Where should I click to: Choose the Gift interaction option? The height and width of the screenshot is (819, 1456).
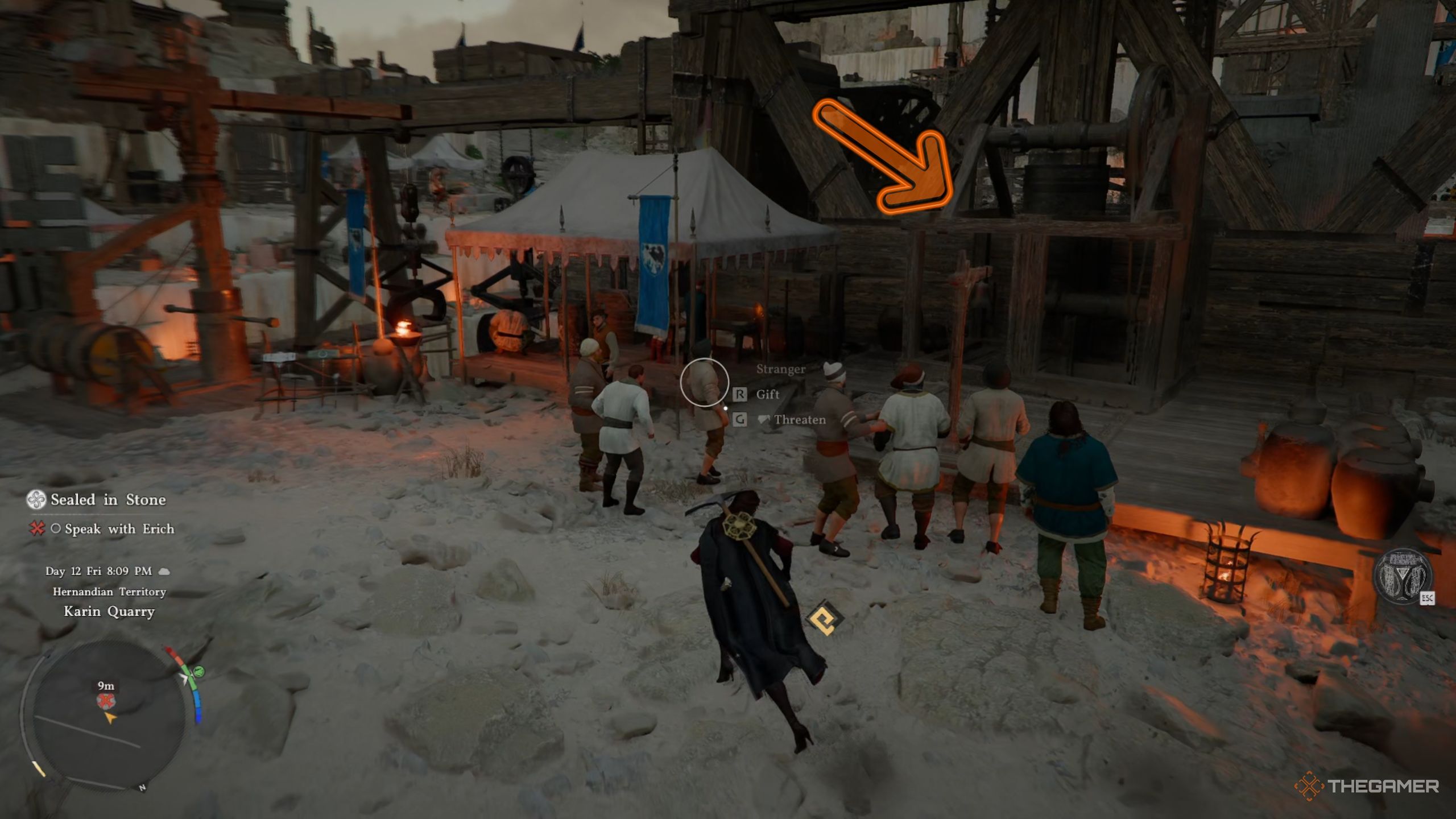(x=767, y=394)
